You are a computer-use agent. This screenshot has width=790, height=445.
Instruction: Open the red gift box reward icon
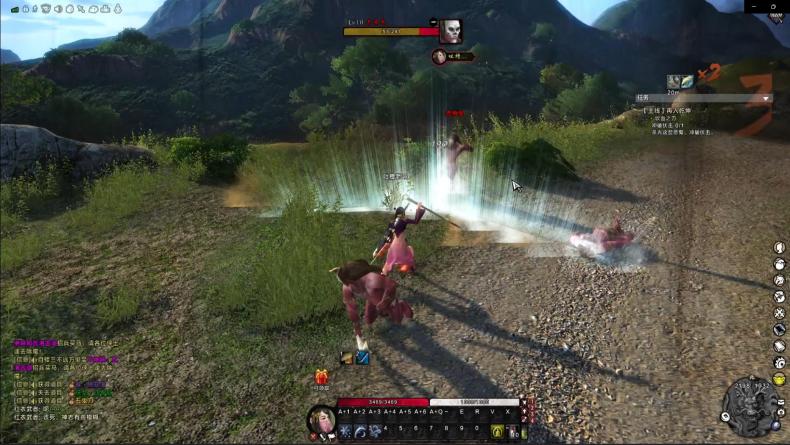[322, 377]
